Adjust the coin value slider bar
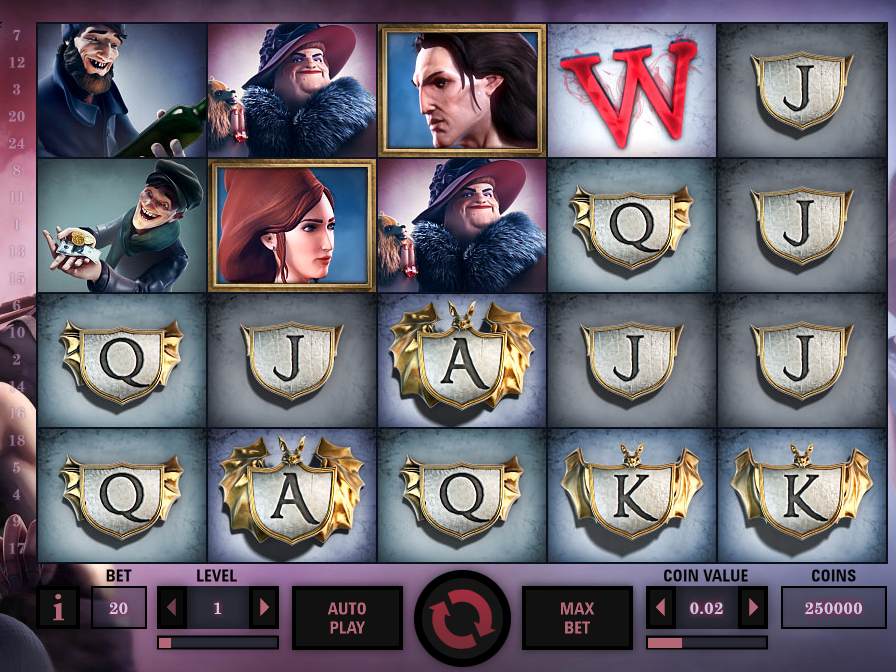 click(707, 642)
